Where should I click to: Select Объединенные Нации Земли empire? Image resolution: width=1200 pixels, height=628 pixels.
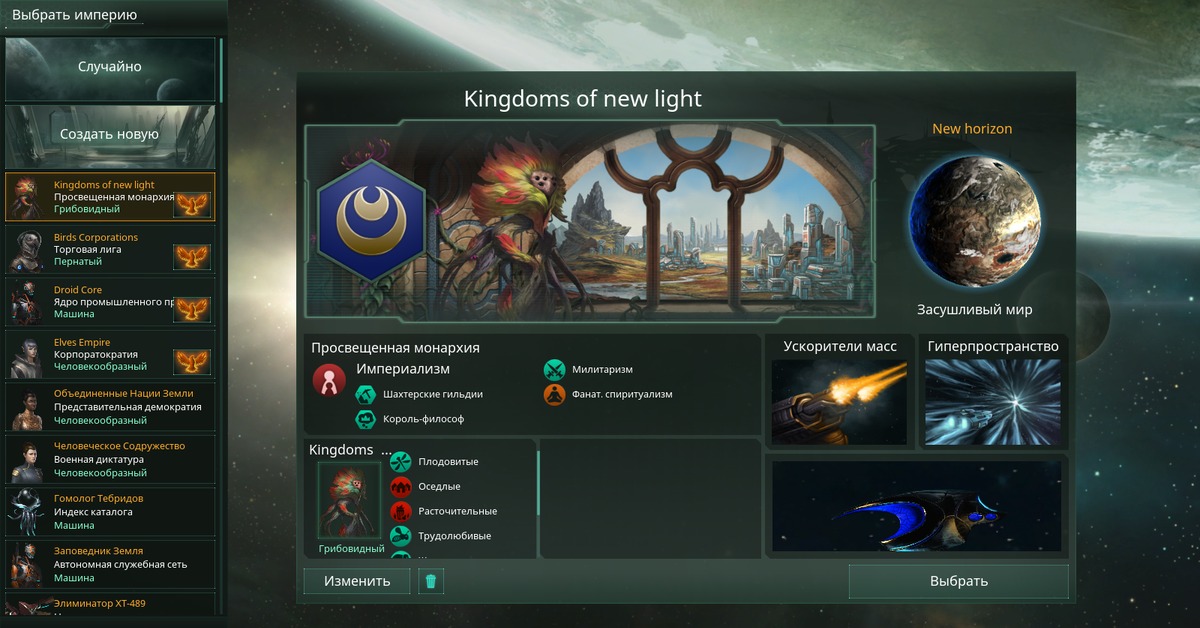[110, 407]
